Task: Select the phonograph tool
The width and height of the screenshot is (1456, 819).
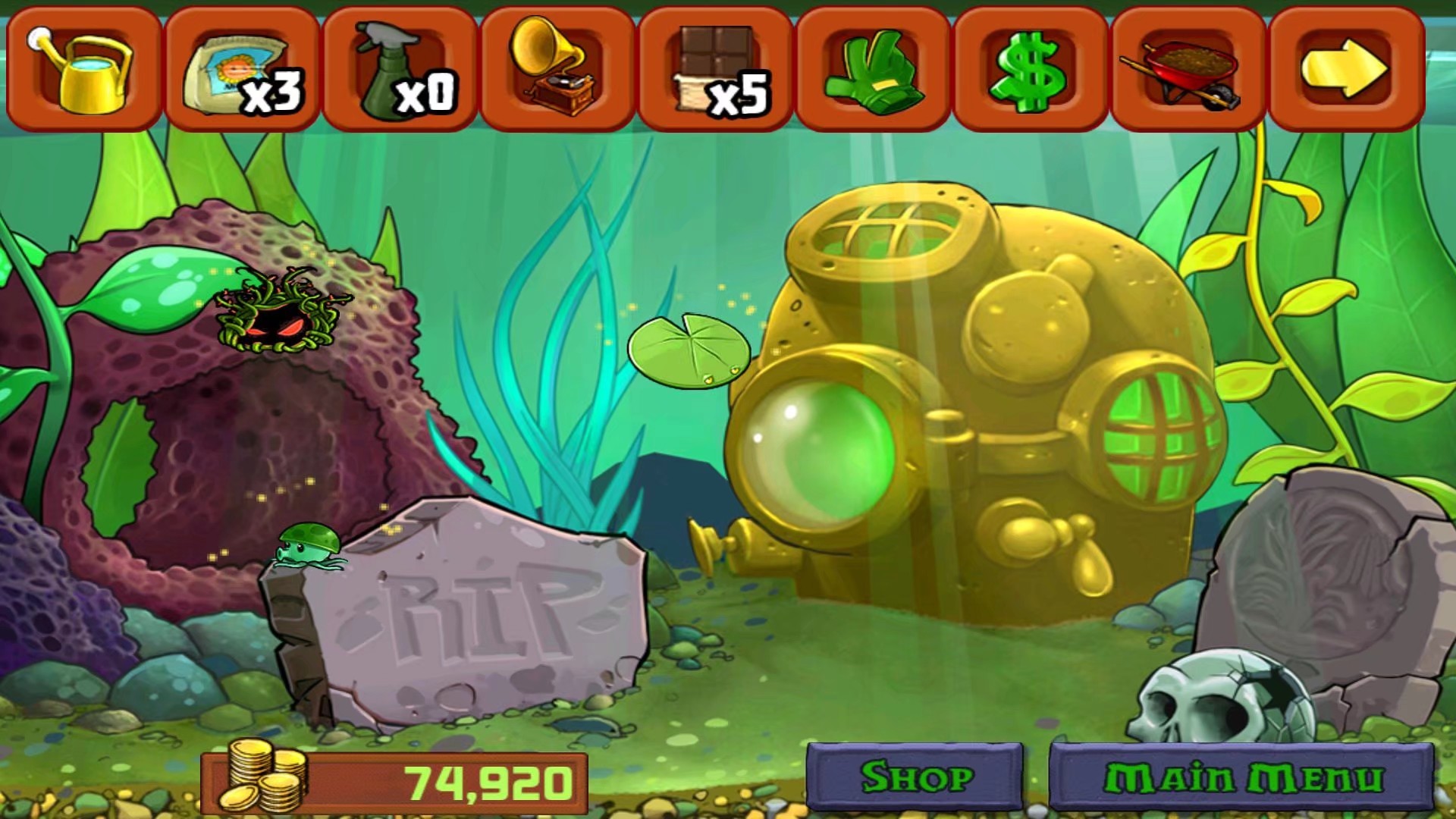Action: (557, 68)
